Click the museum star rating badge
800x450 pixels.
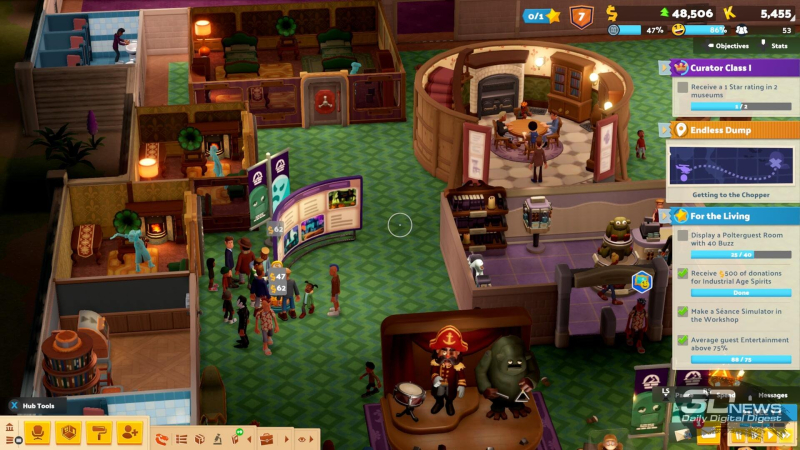(543, 16)
